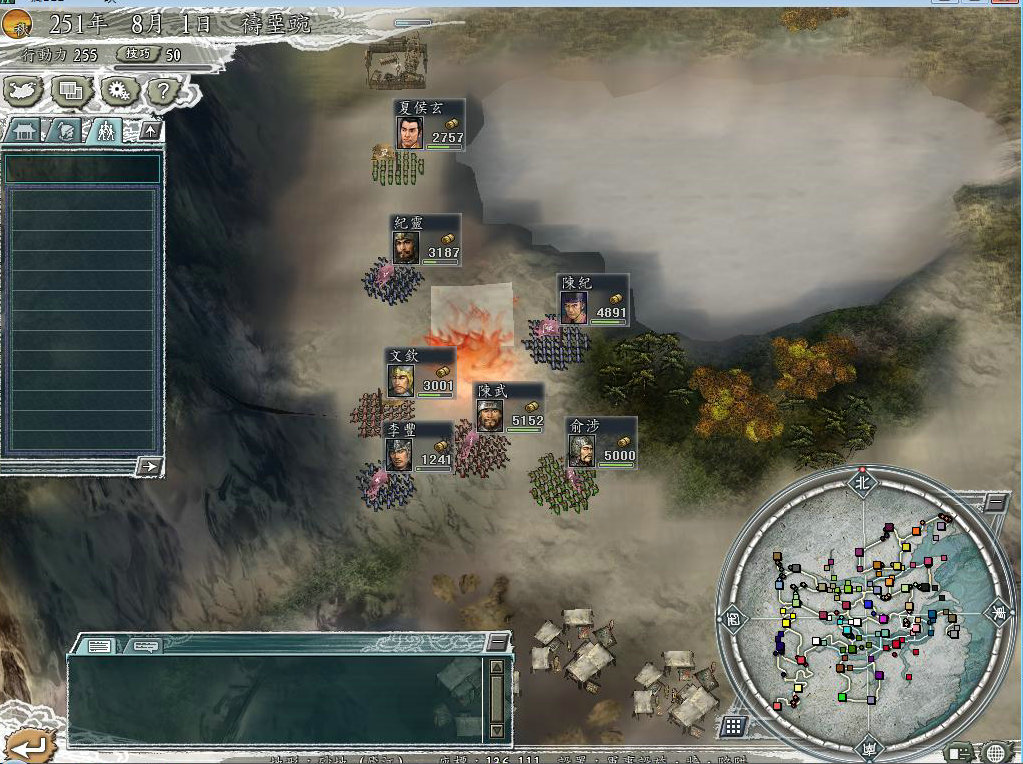
Task: Click the return arrow button
Action: (27, 743)
